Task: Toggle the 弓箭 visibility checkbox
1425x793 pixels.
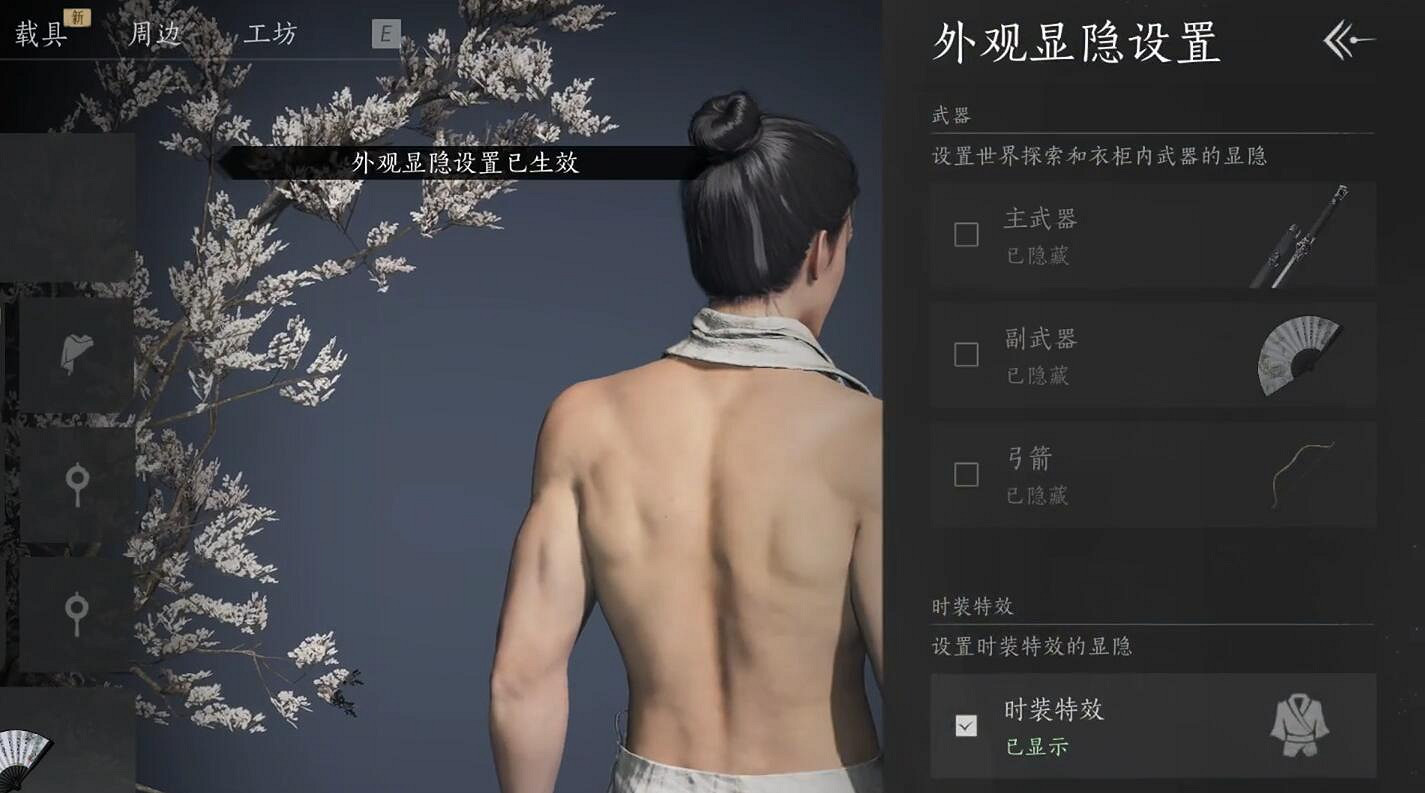Action: pyautogui.click(x=965, y=474)
